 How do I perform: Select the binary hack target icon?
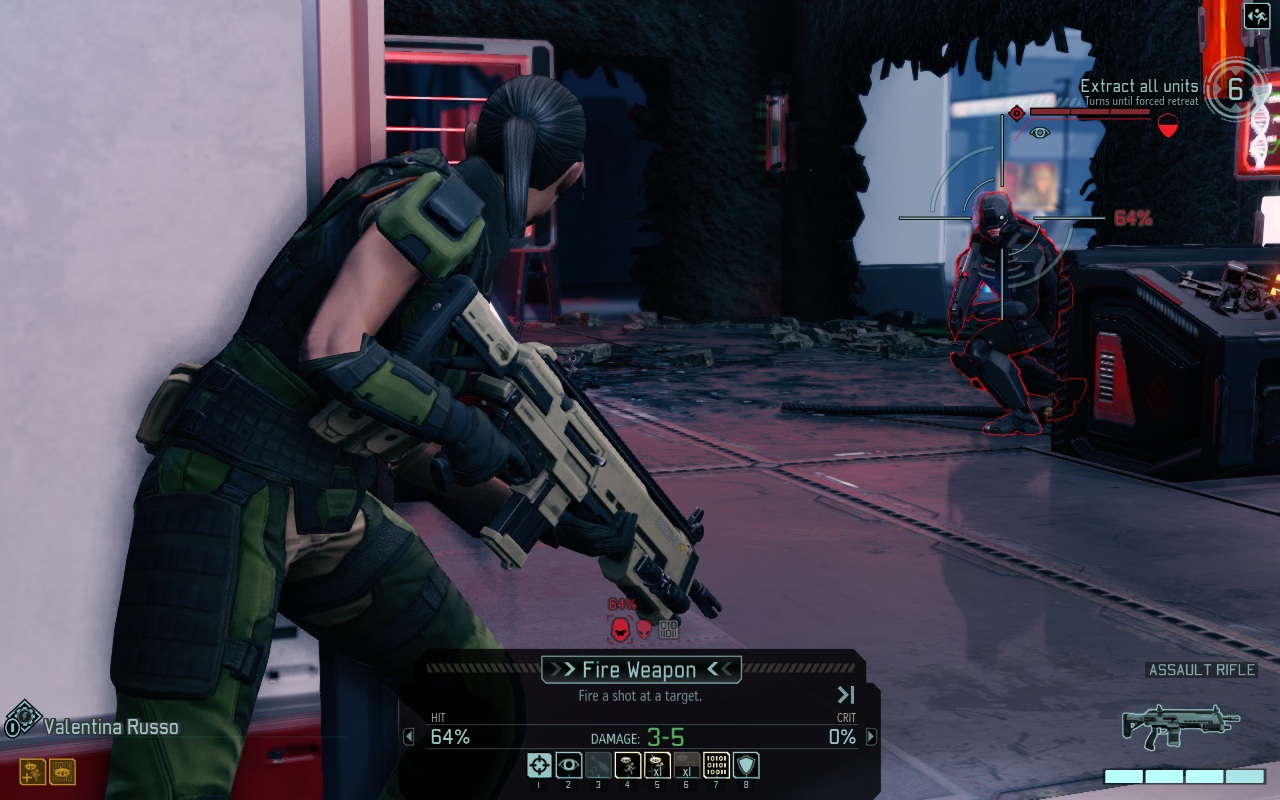(669, 629)
